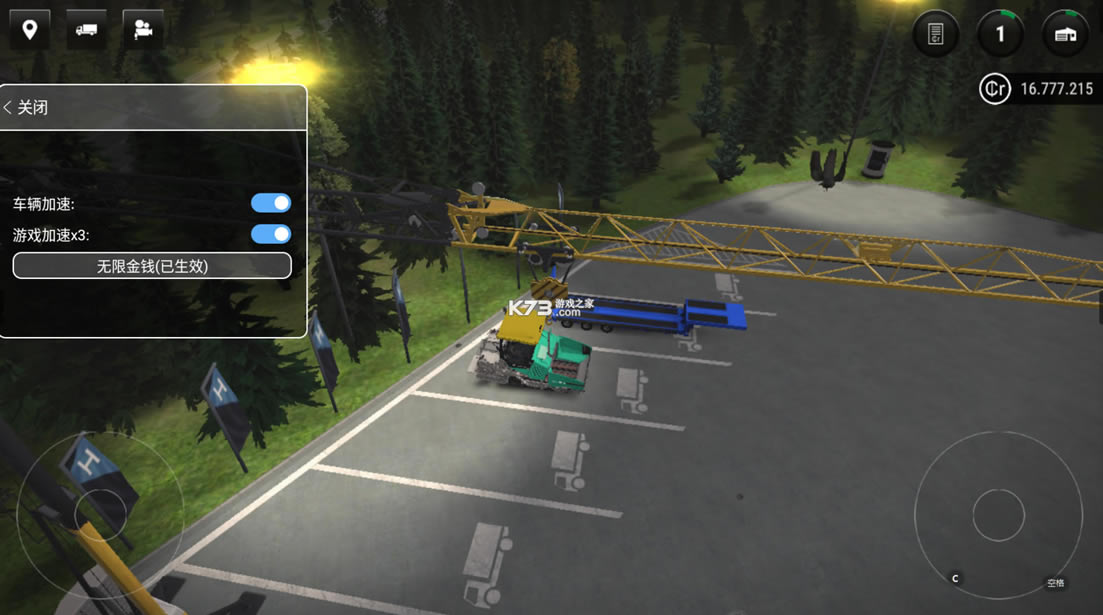Select the 无限金钱(已生效) button
The height and width of the screenshot is (615, 1103).
(x=152, y=266)
